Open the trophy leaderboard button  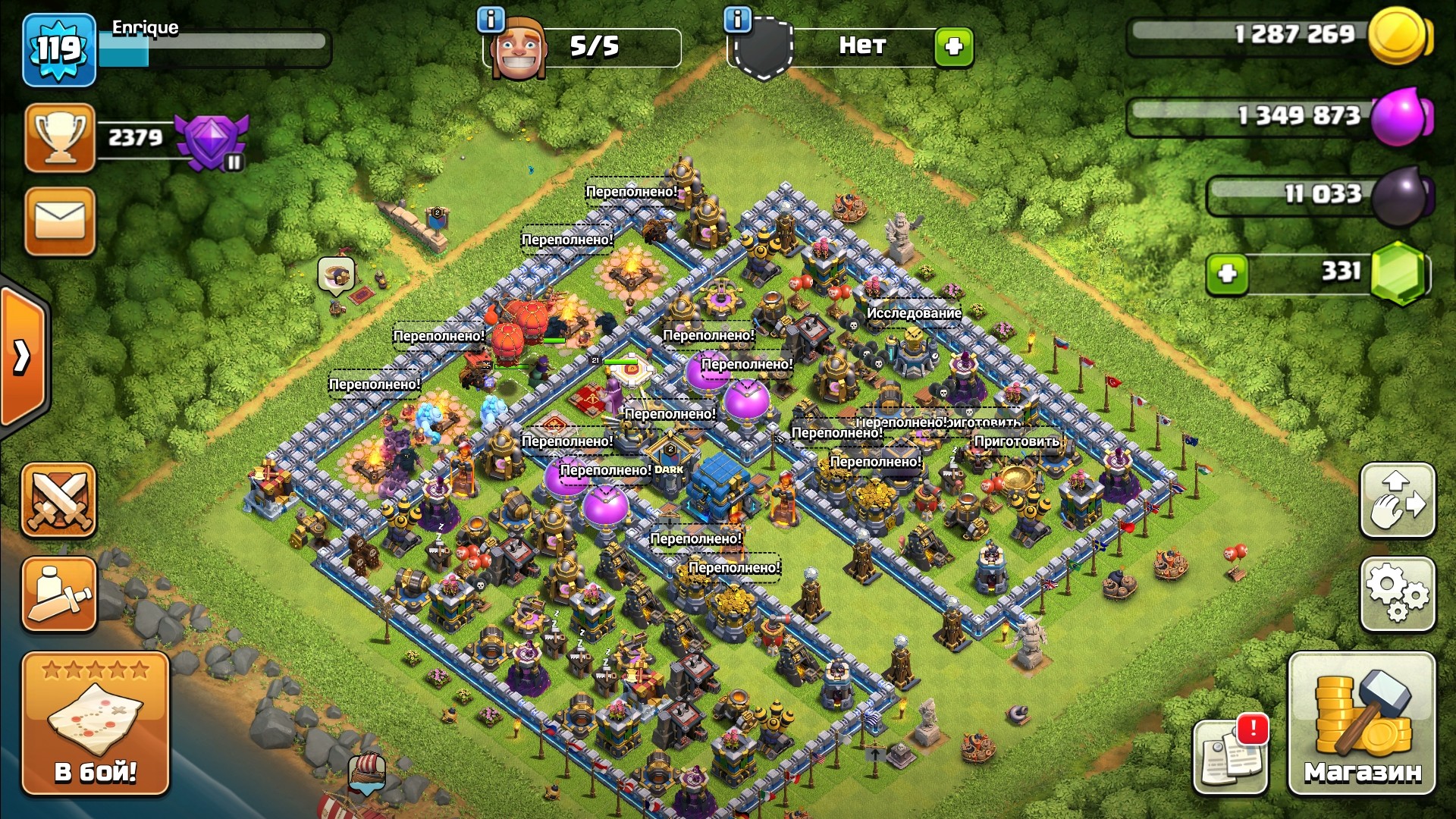60,138
